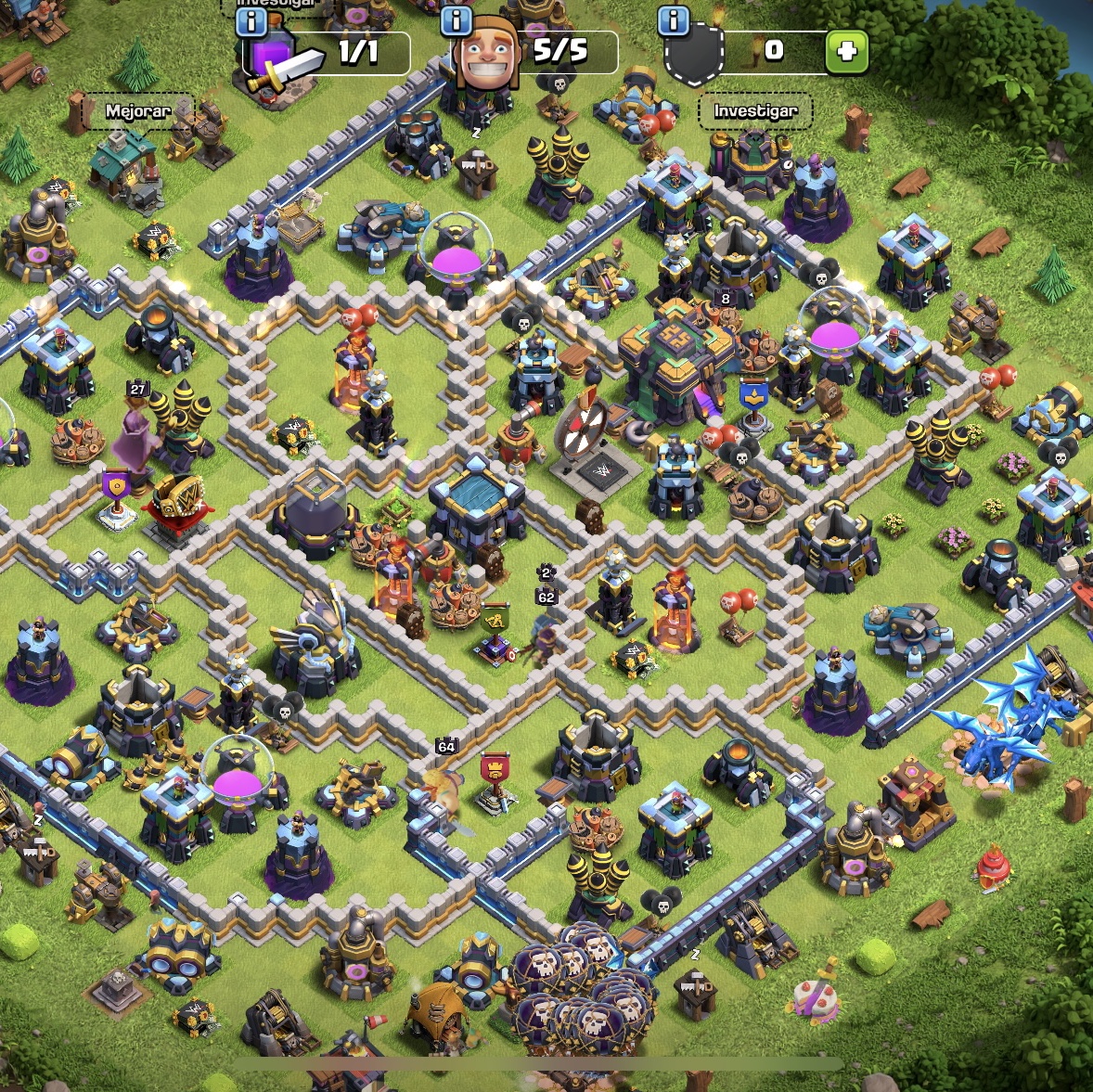Open the info icon above the sword counter
The image size is (1093, 1092).
click(x=251, y=22)
